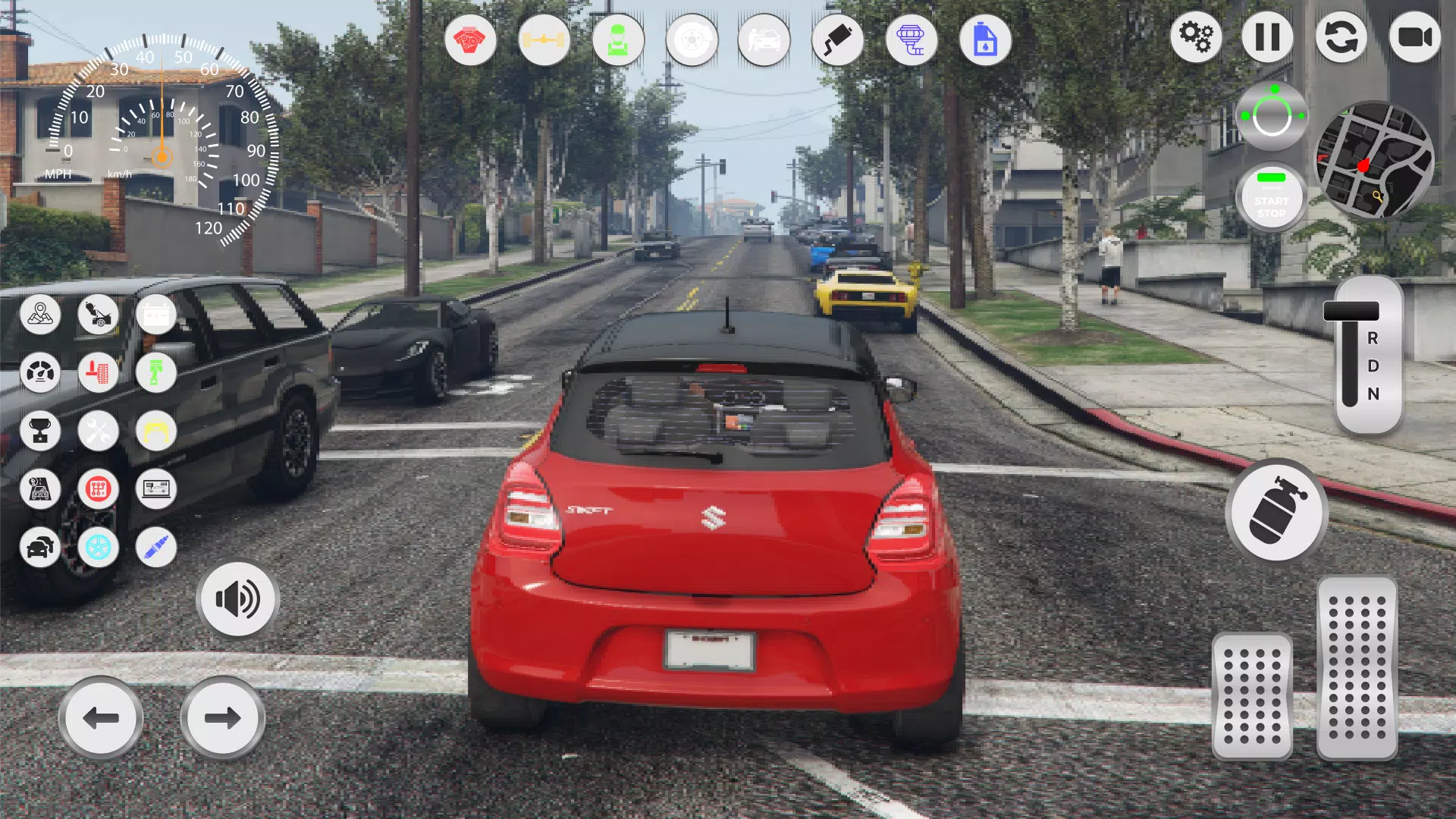Restart with the circular arrow button
Image resolution: width=1456 pixels, height=819 pixels.
click(1342, 35)
